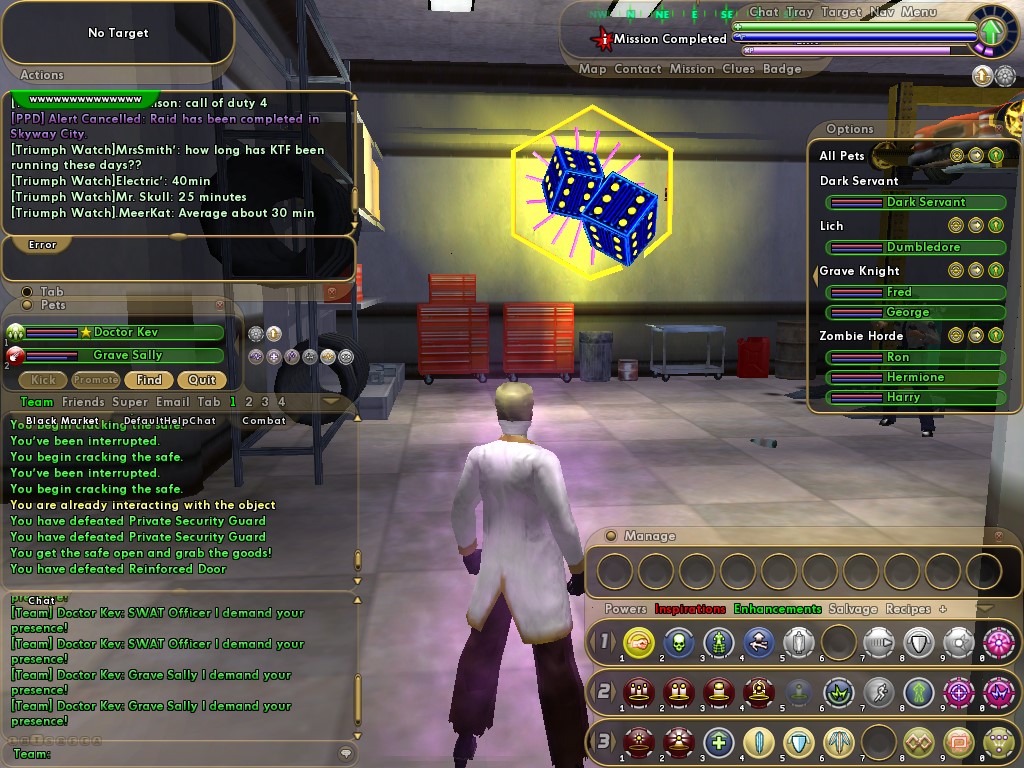Open the Badge window
This screenshot has height=768, width=1024.
pyautogui.click(x=782, y=69)
